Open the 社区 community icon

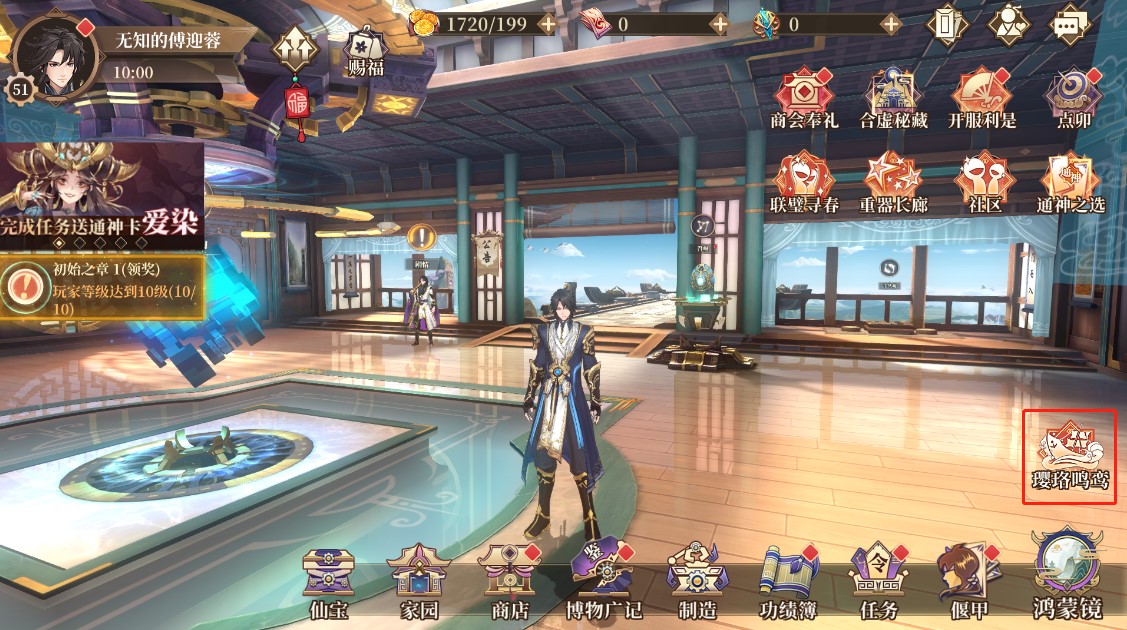(x=981, y=182)
